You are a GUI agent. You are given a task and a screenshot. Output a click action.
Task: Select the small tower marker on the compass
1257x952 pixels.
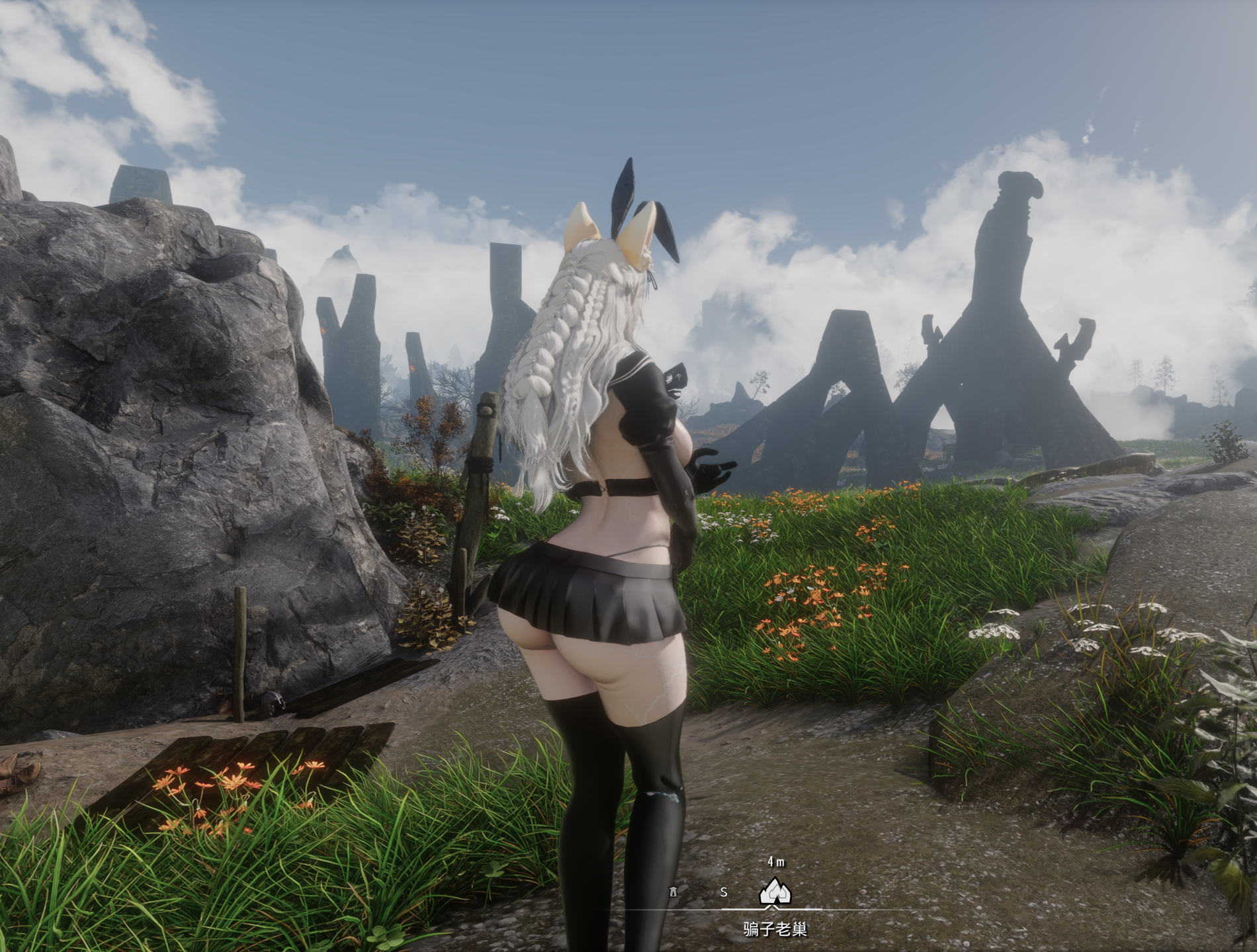[673, 890]
